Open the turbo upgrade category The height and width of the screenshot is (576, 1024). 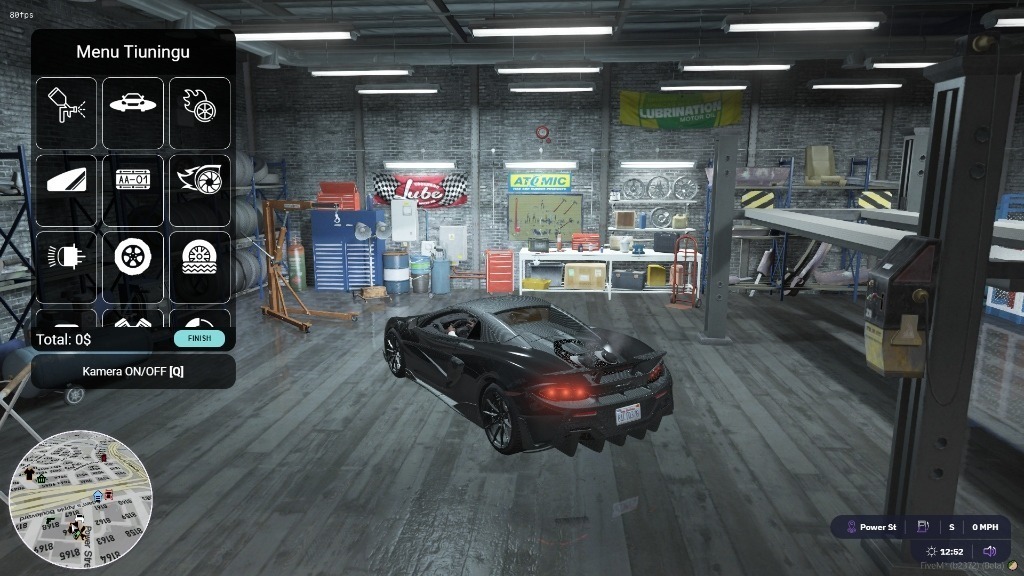(x=199, y=190)
